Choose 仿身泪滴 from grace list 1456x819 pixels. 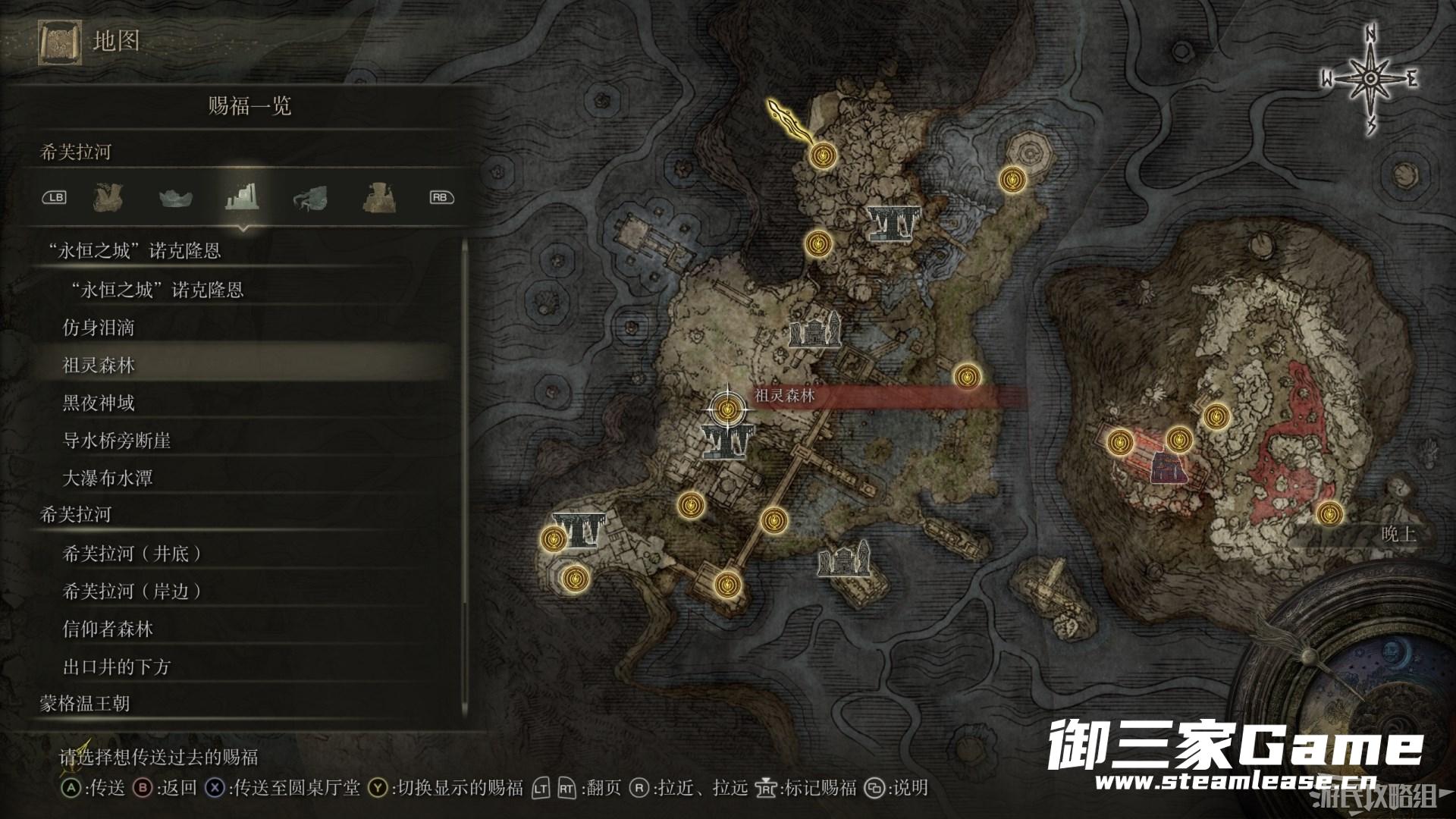pos(99,328)
